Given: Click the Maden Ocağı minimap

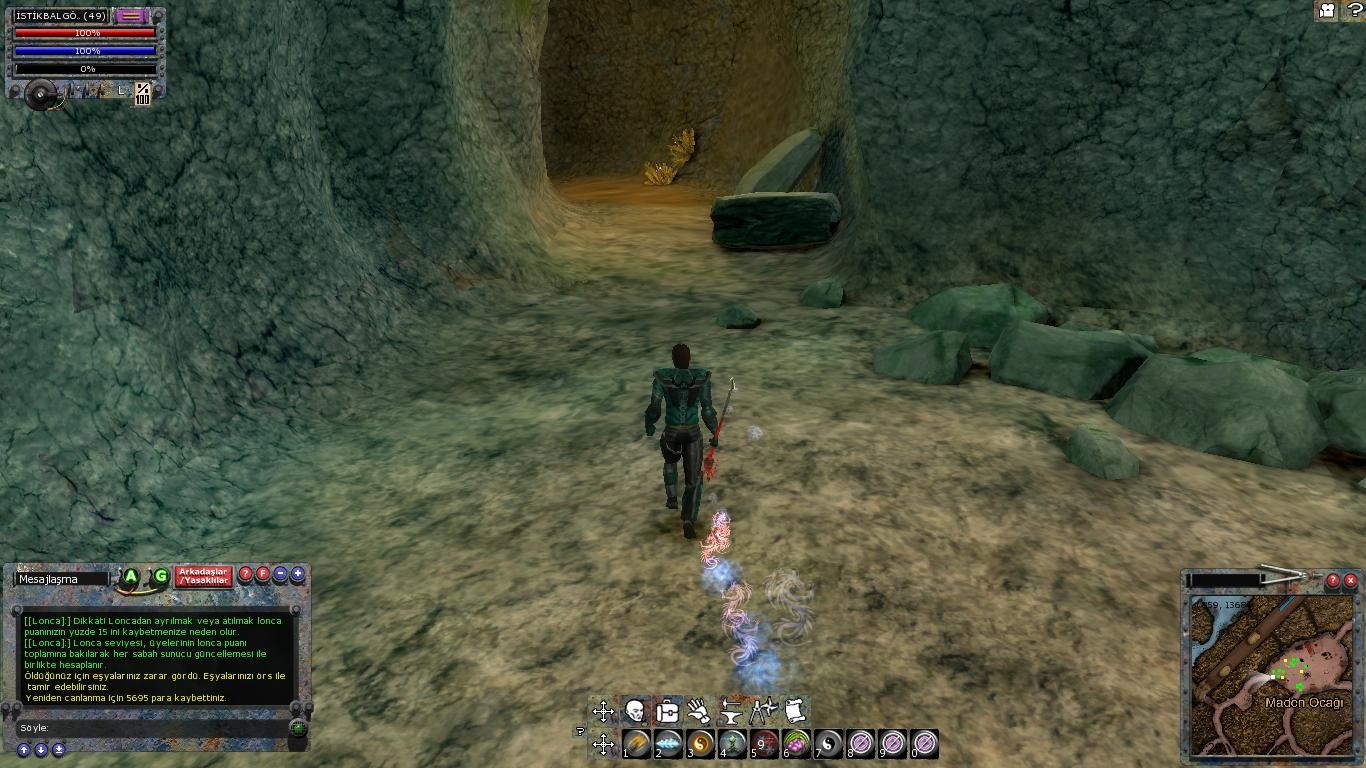Looking at the screenshot, I should (x=1270, y=675).
